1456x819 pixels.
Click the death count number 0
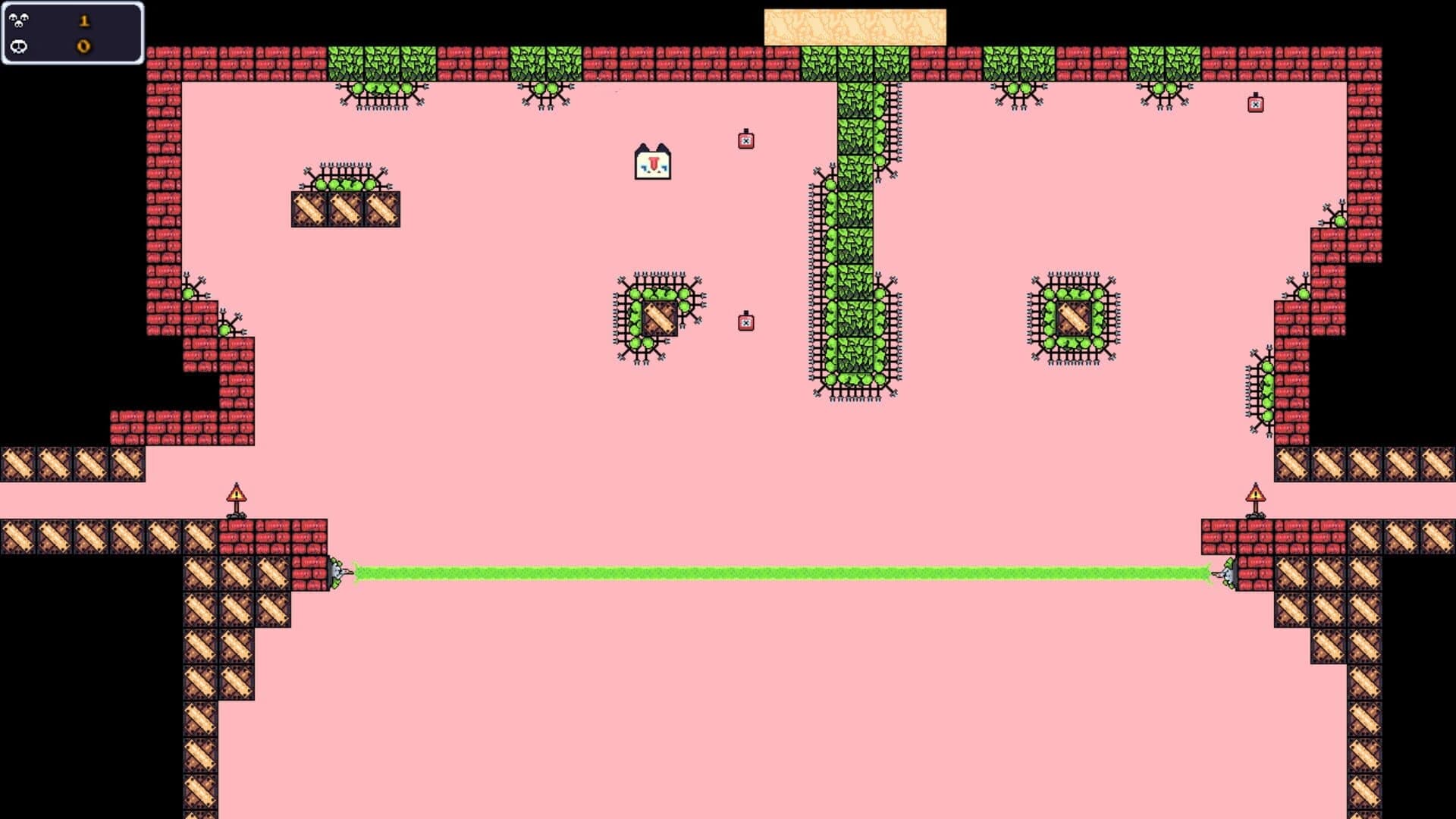coord(83,46)
